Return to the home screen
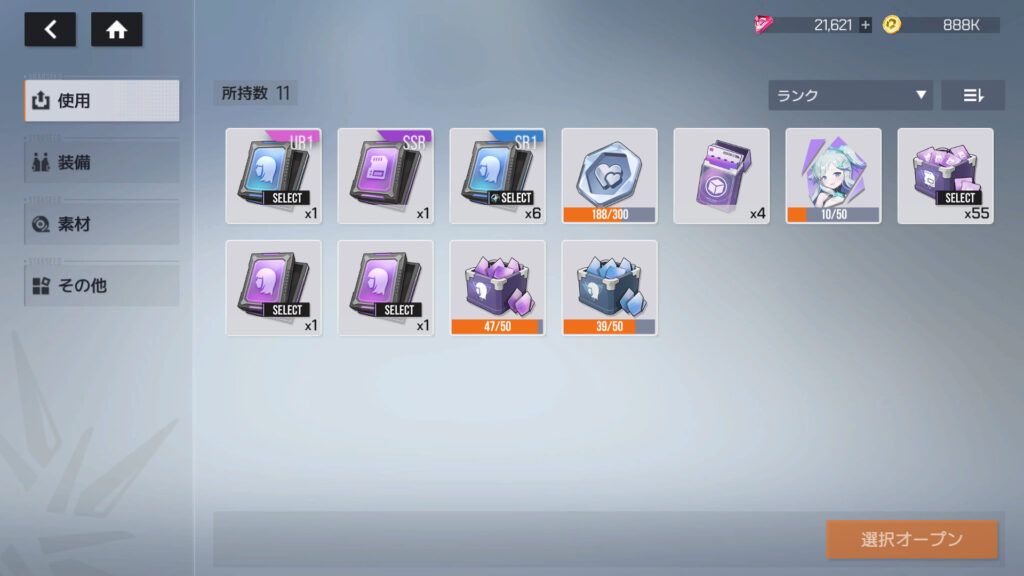Screen dimensions: 1024x576 [x=116, y=30]
